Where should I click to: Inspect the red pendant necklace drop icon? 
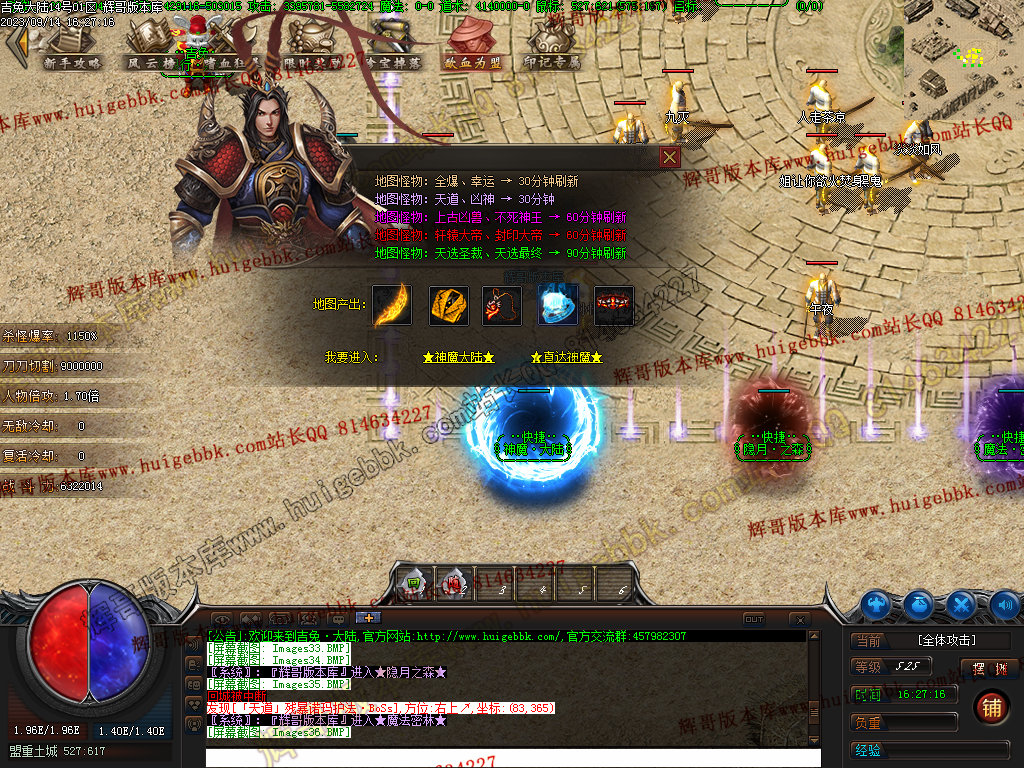pos(502,305)
